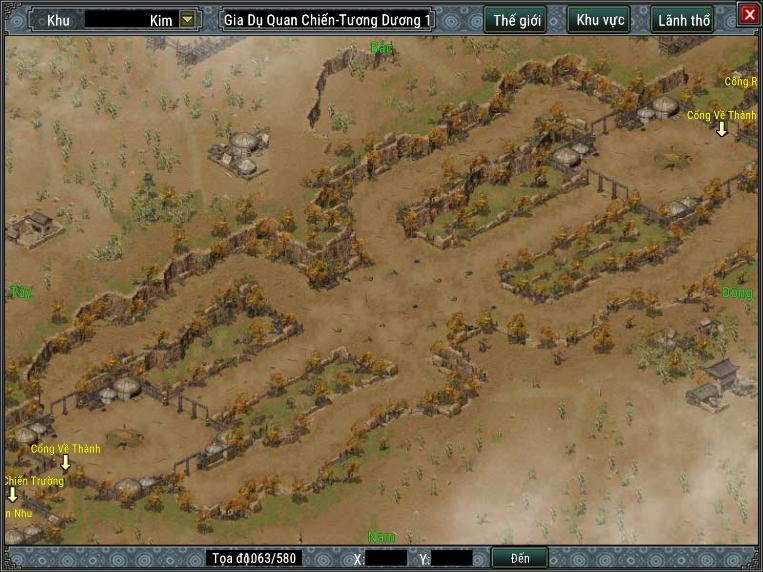Screen dimensions: 763x572
Task: Show the Lãnh thổ territory map
Action: tap(685, 20)
